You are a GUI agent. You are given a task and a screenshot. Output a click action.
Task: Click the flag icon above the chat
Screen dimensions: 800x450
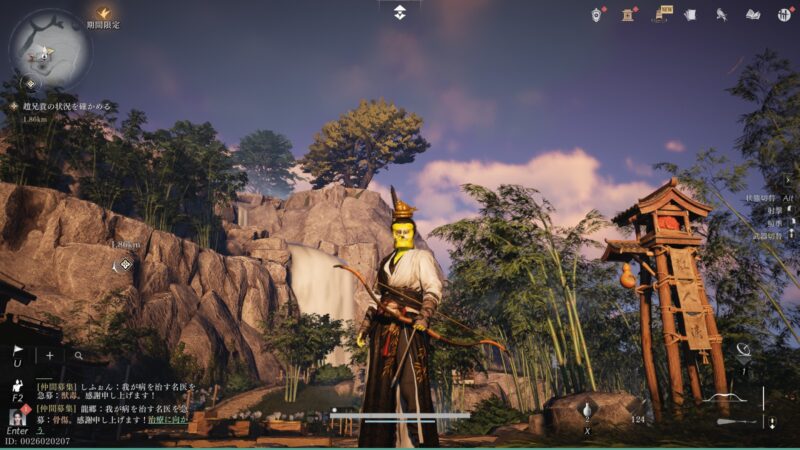[x=18, y=352]
